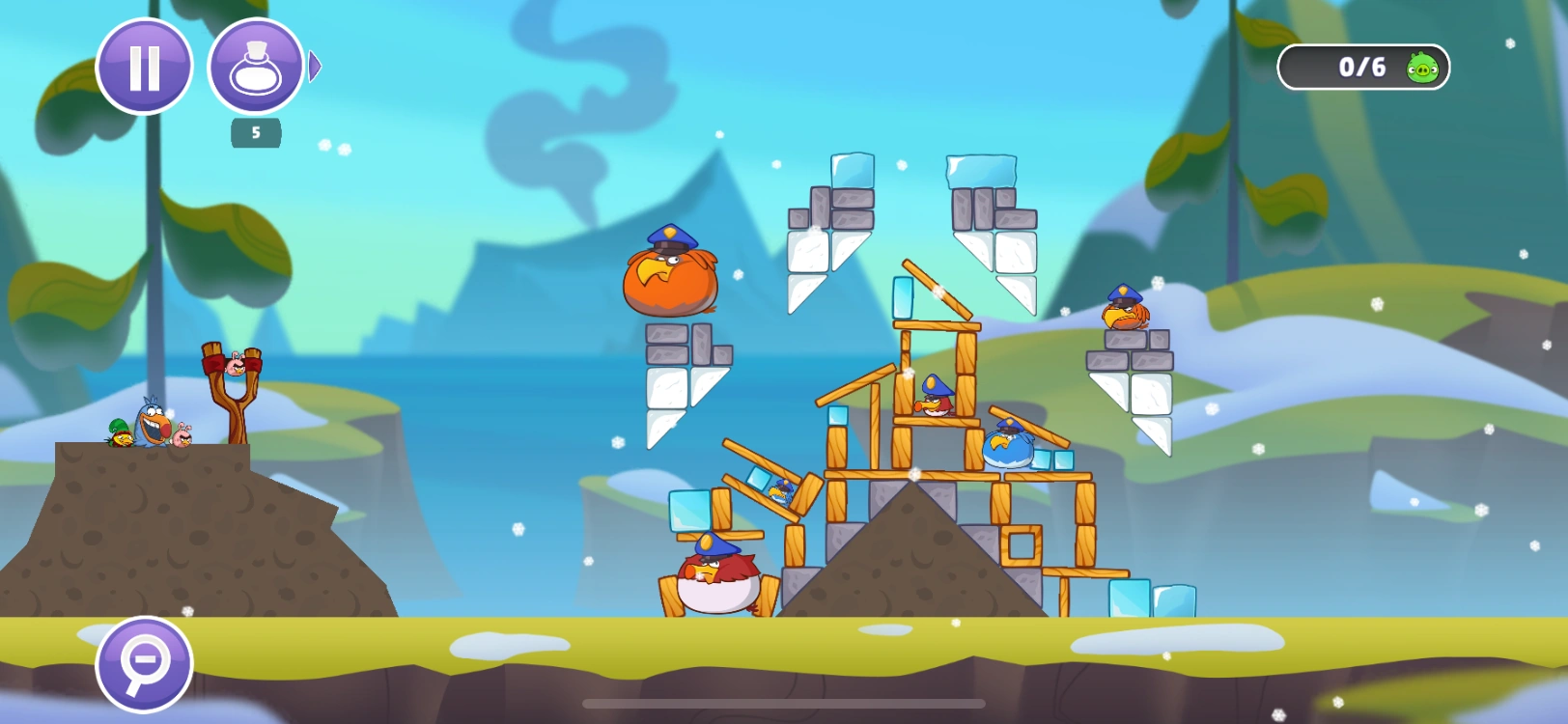The height and width of the screenshot is (724, 1568).
Task: Tap the blue bird with sunglasses on the structure
Action: (x=1007, y=446)
